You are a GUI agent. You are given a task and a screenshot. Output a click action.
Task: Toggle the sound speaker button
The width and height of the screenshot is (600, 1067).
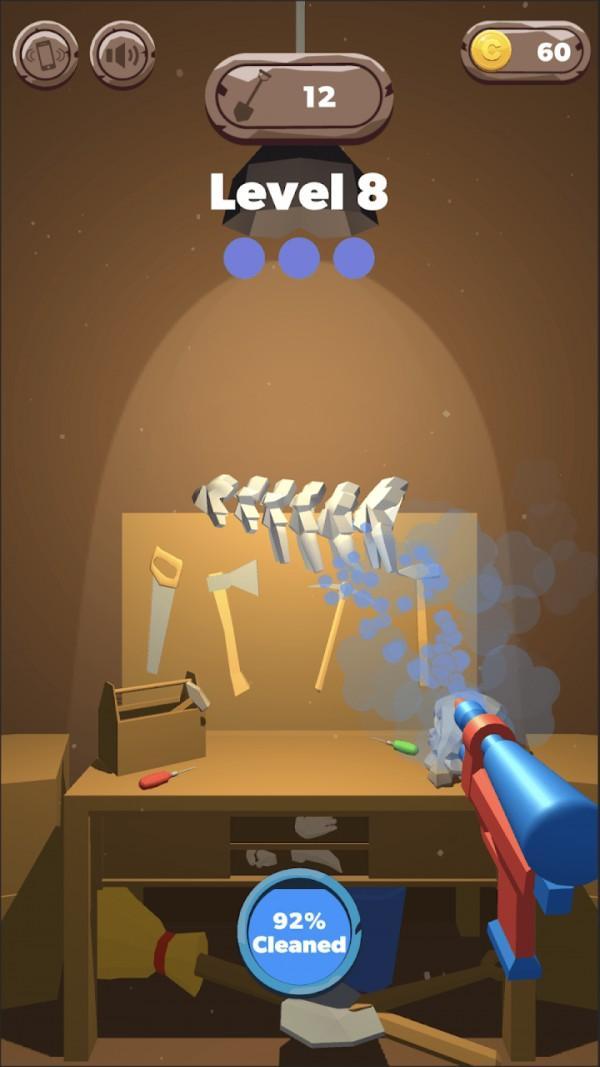pos(123,54)
